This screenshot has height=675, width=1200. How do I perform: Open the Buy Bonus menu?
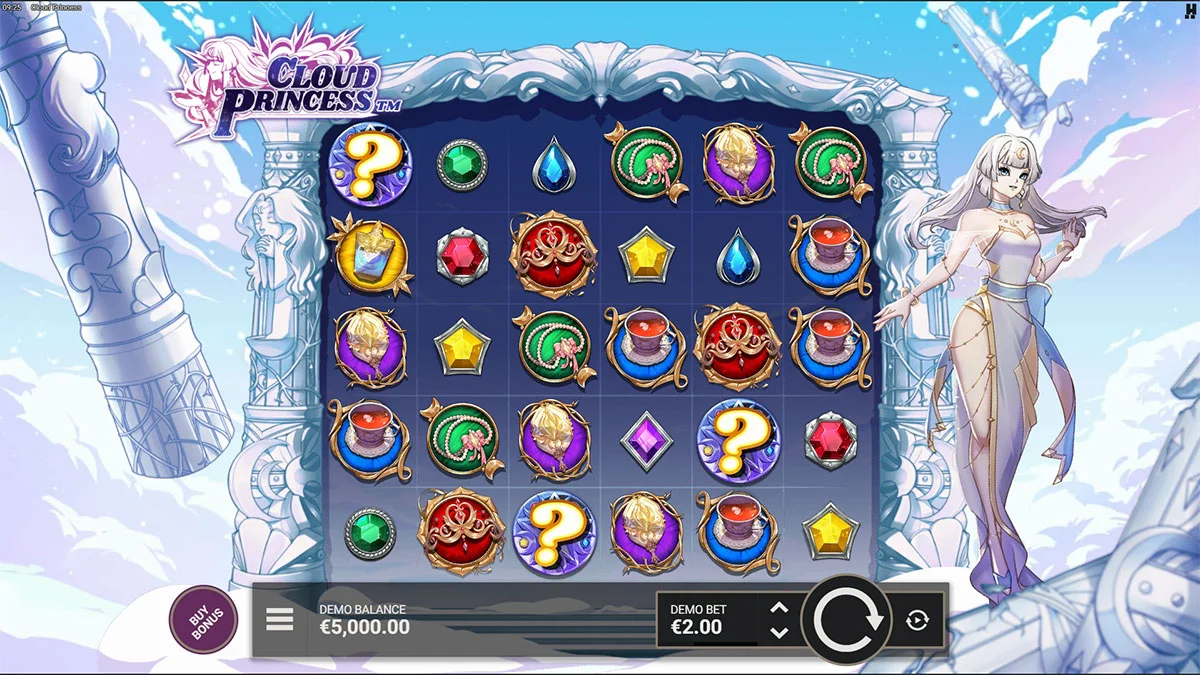[x=204, y=620]
